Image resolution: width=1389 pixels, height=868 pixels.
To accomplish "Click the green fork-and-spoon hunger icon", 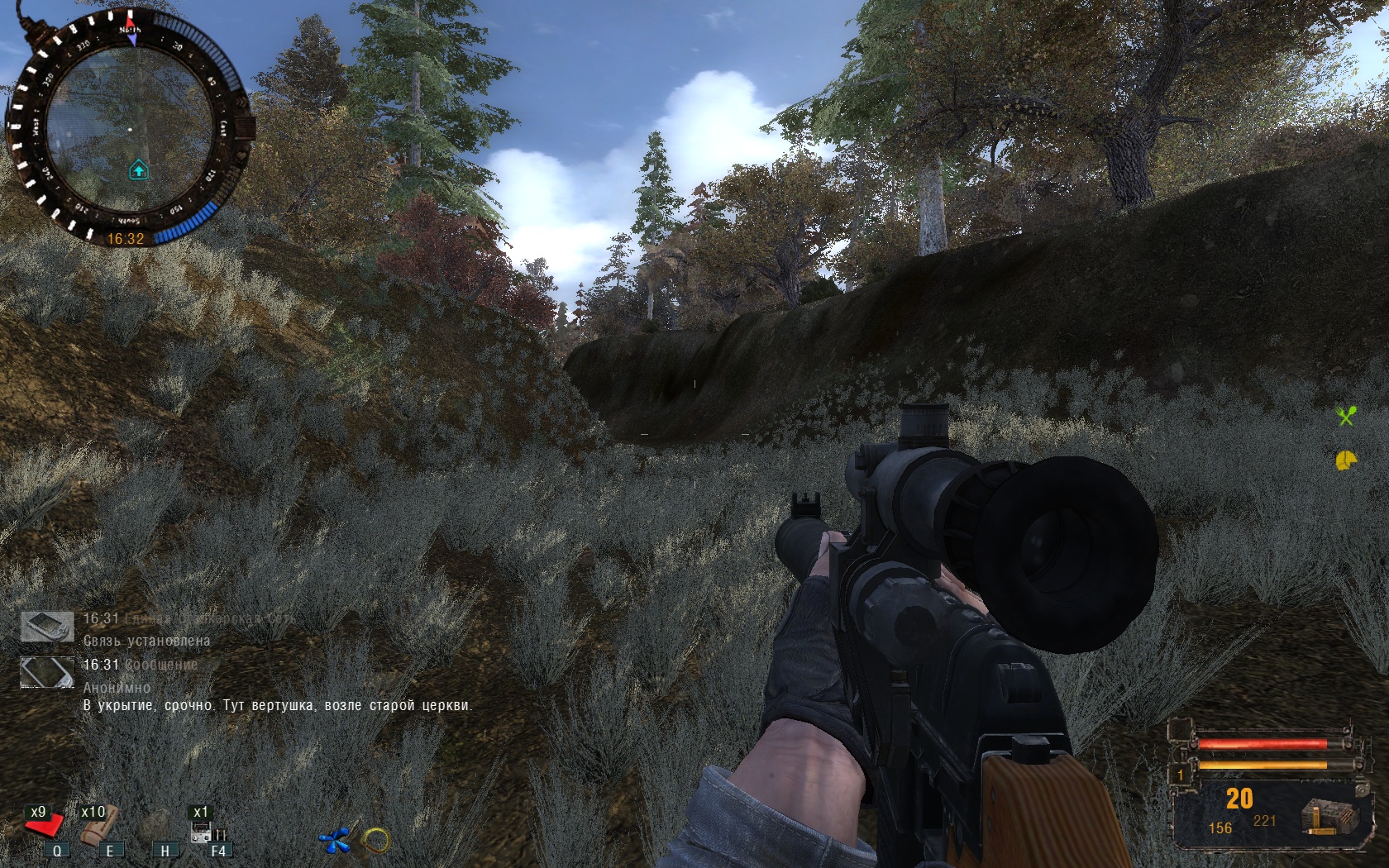I will [x=1346, y=416].
